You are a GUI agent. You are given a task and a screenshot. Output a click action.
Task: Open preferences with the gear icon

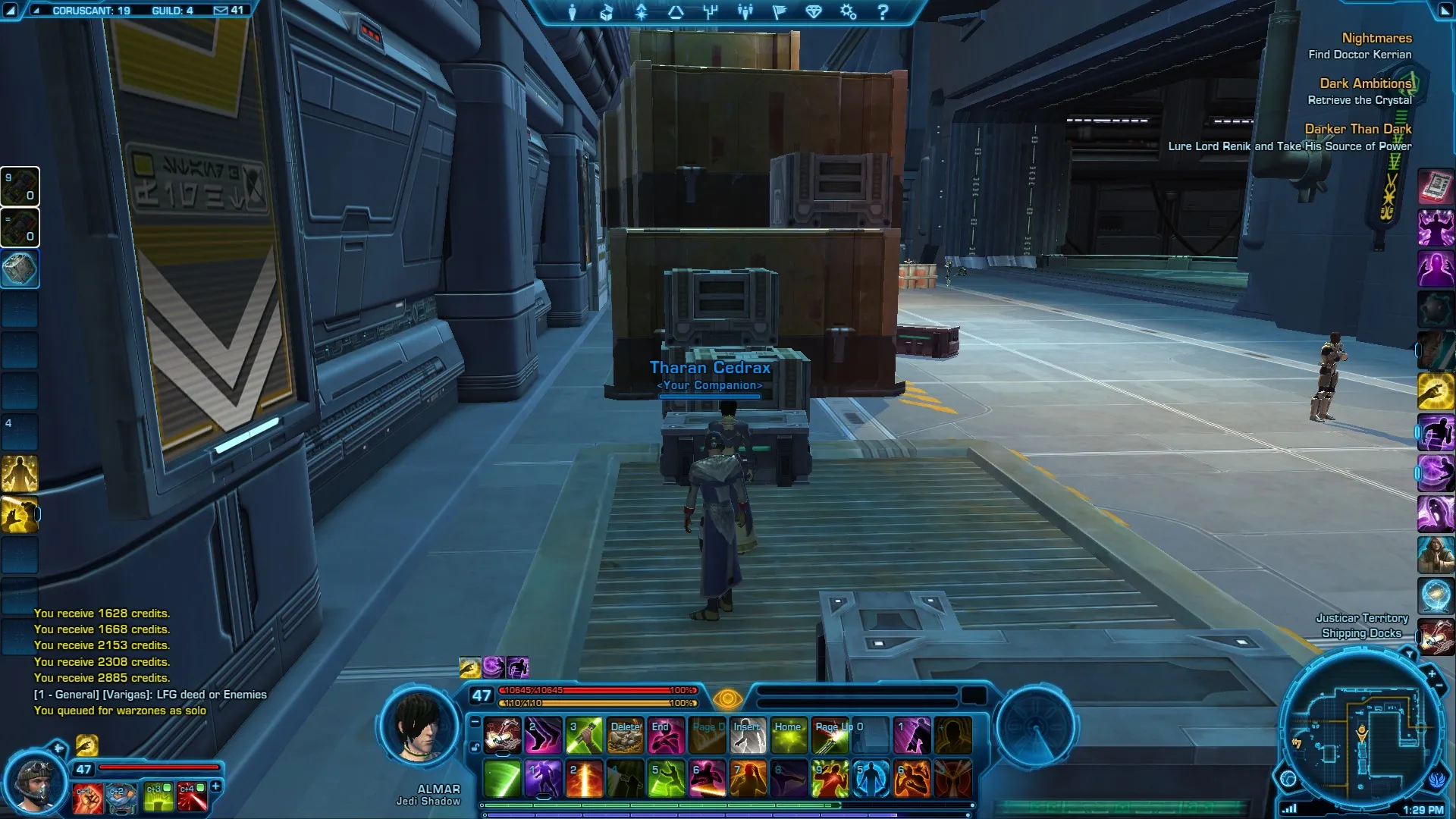[848, 12]
